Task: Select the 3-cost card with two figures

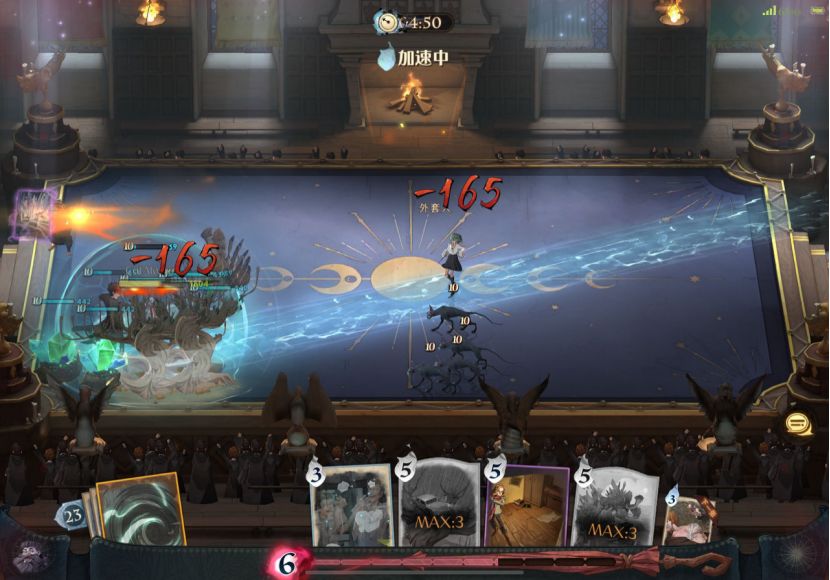Action: tap(352, 506)
